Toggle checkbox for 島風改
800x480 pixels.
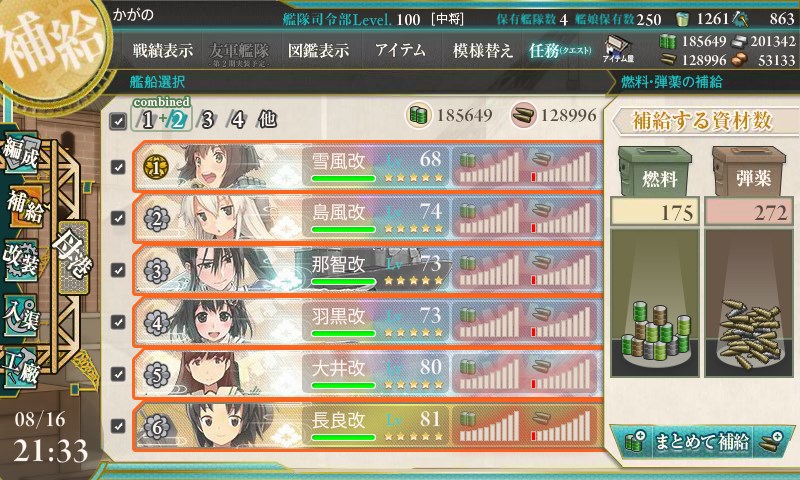(x=119, y=219)
